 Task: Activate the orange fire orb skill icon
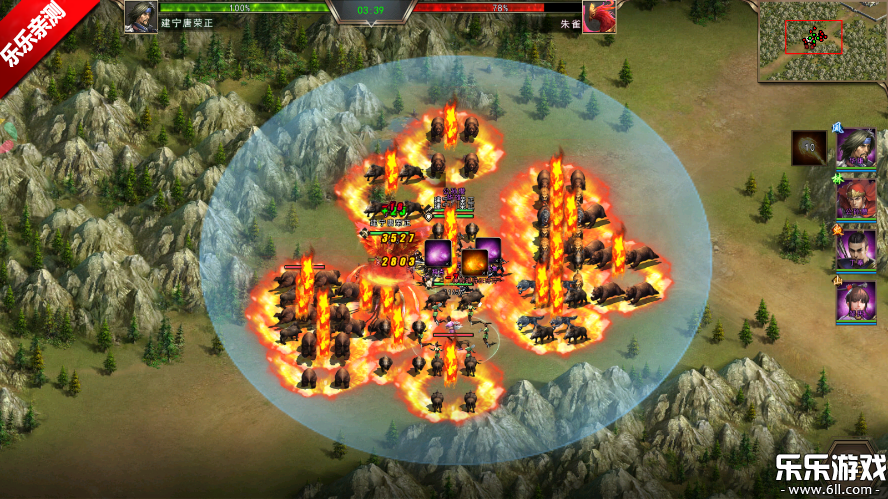tap(473, 261)
